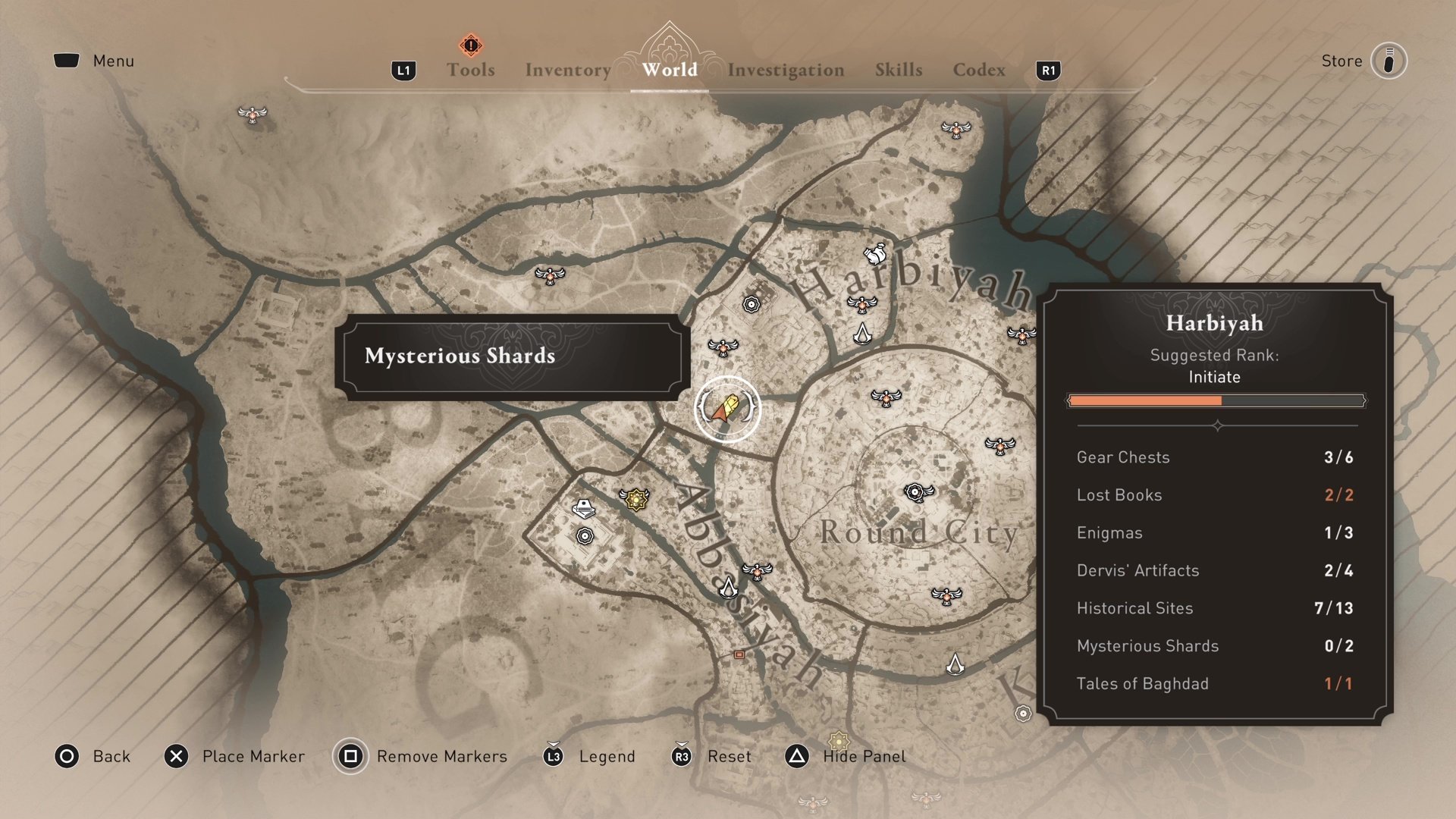This screenshot has height=819, width=1456.
Task: Select the Mysterious Shards map marker
Action: click(x=727, y=409)
